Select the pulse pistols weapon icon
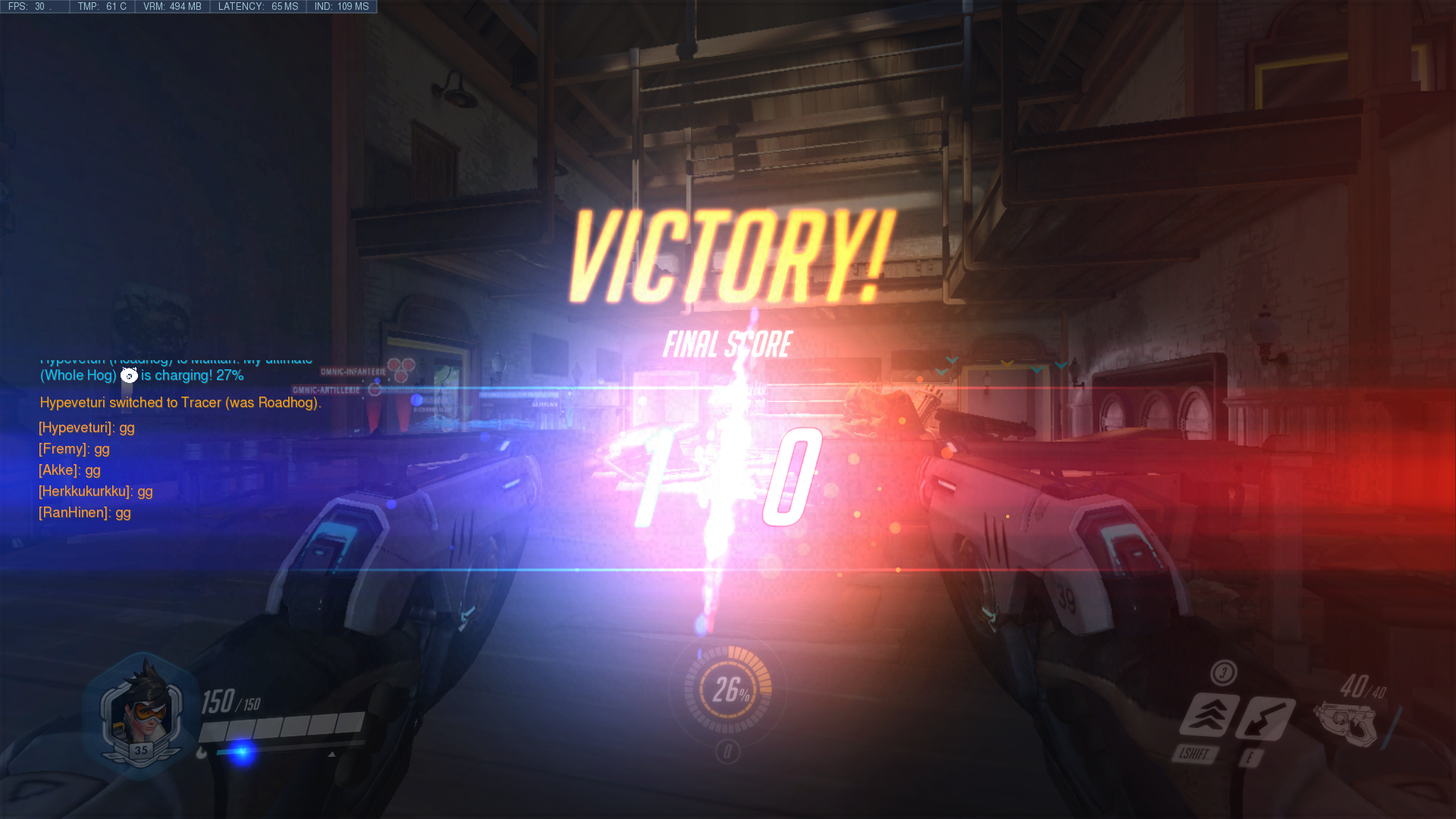Screen dimensions: 1456x819 click(1345, 724)
